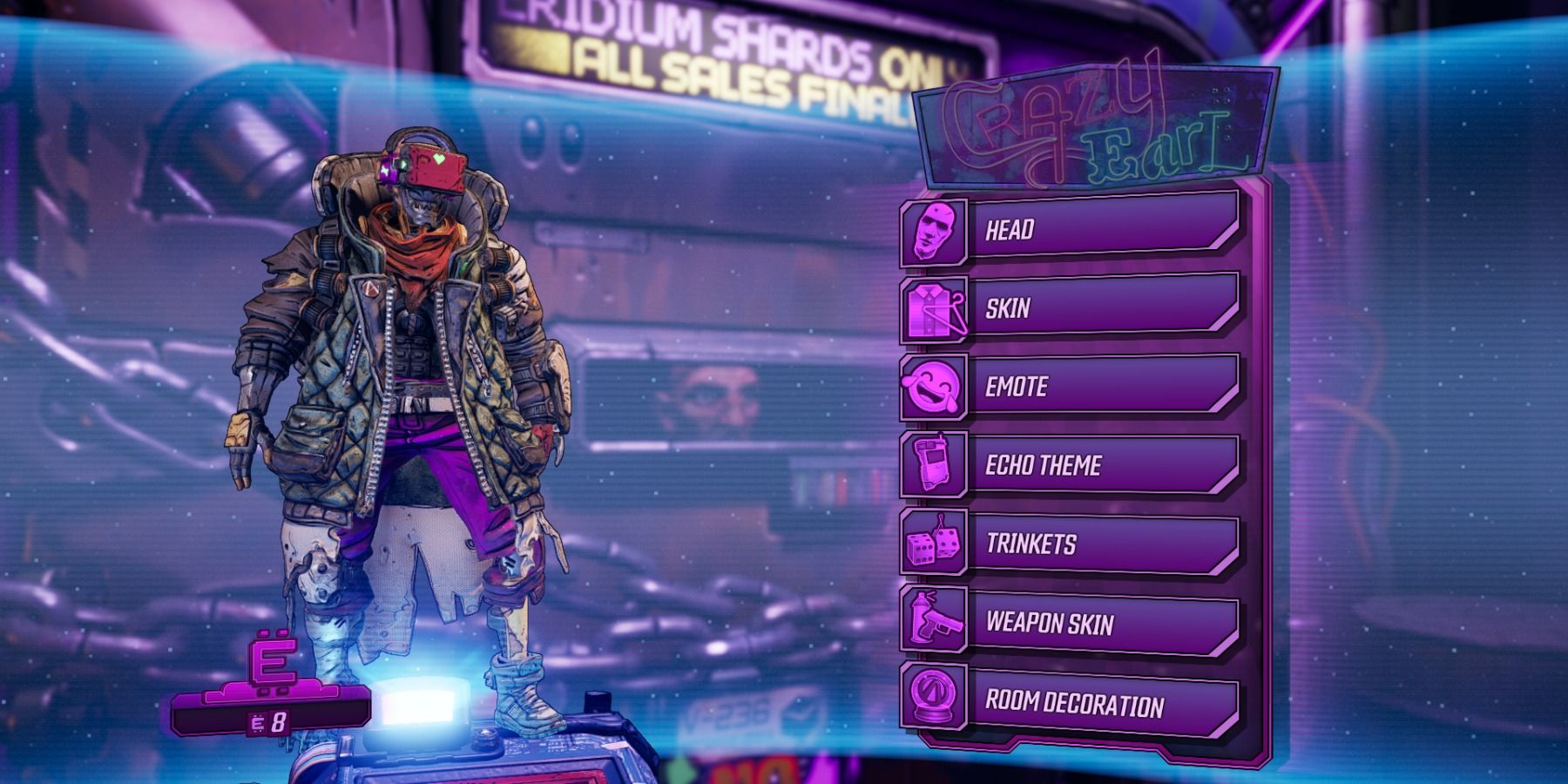Choose the Echo Theme category

[x=1071, y=465]
